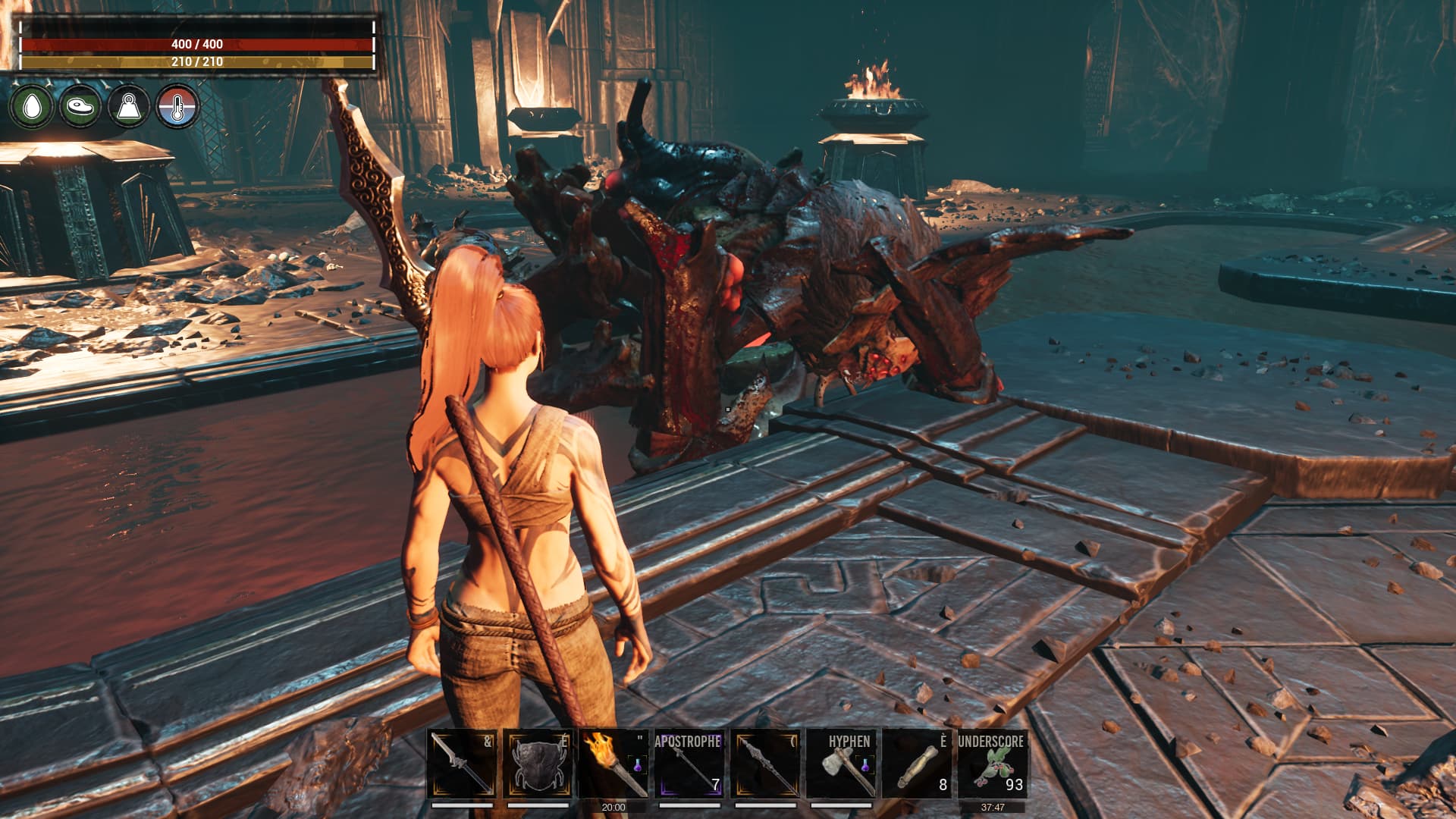Click the thermometer temperature icon

click(177, 106)
